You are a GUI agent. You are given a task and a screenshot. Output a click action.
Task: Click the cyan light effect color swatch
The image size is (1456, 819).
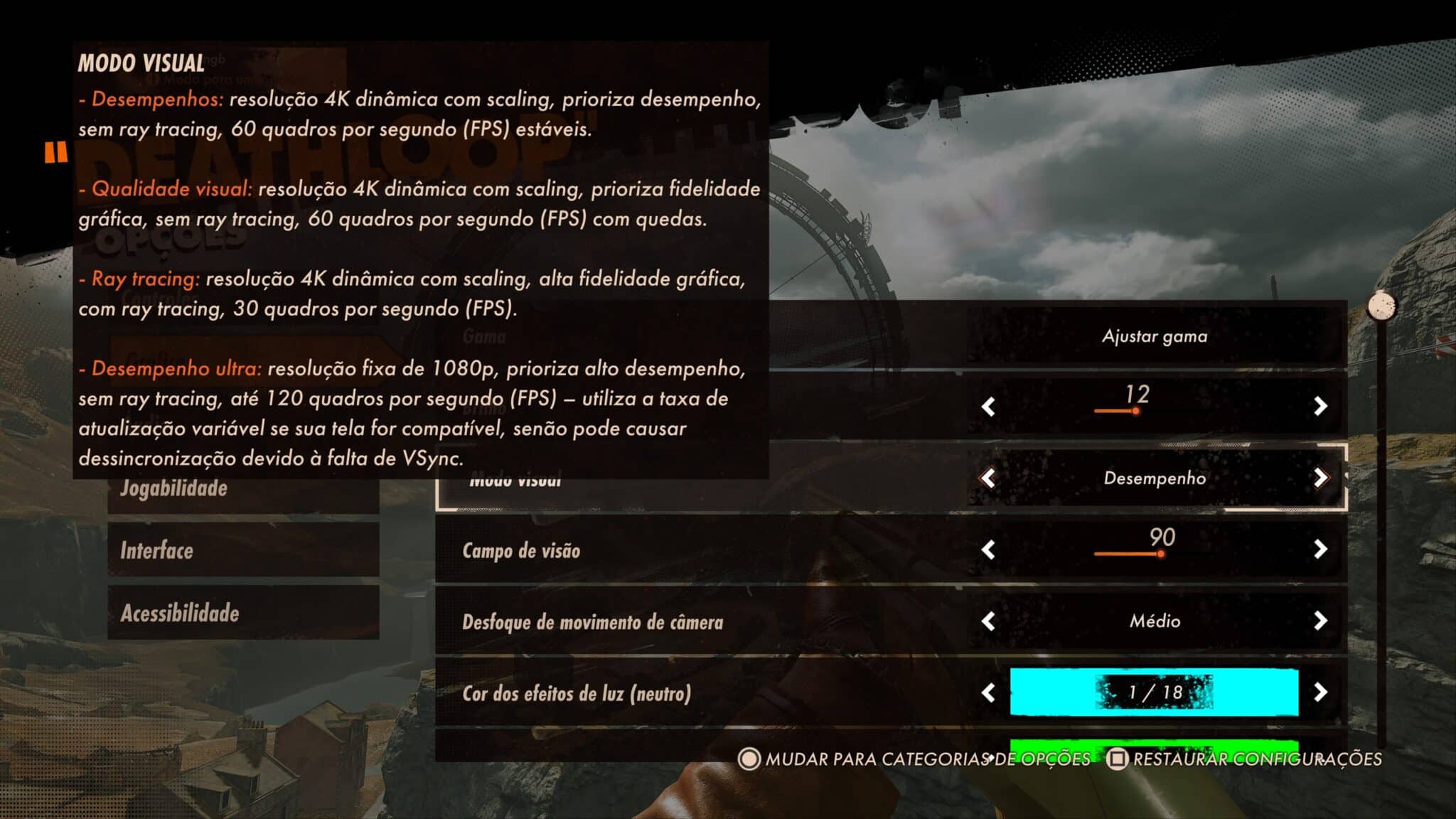(x=1154, y=692)
